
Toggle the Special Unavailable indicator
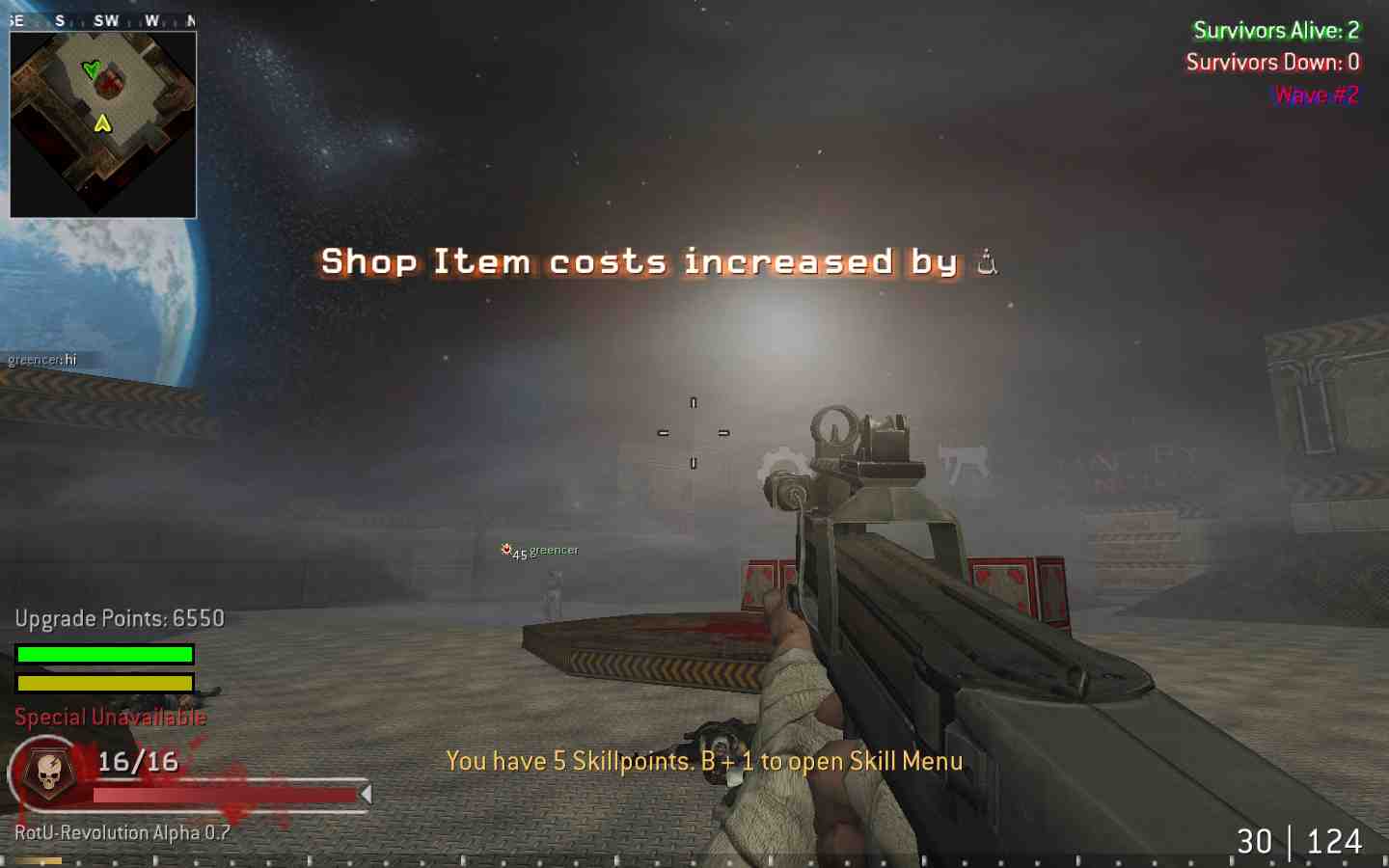(x=109, y=717)
